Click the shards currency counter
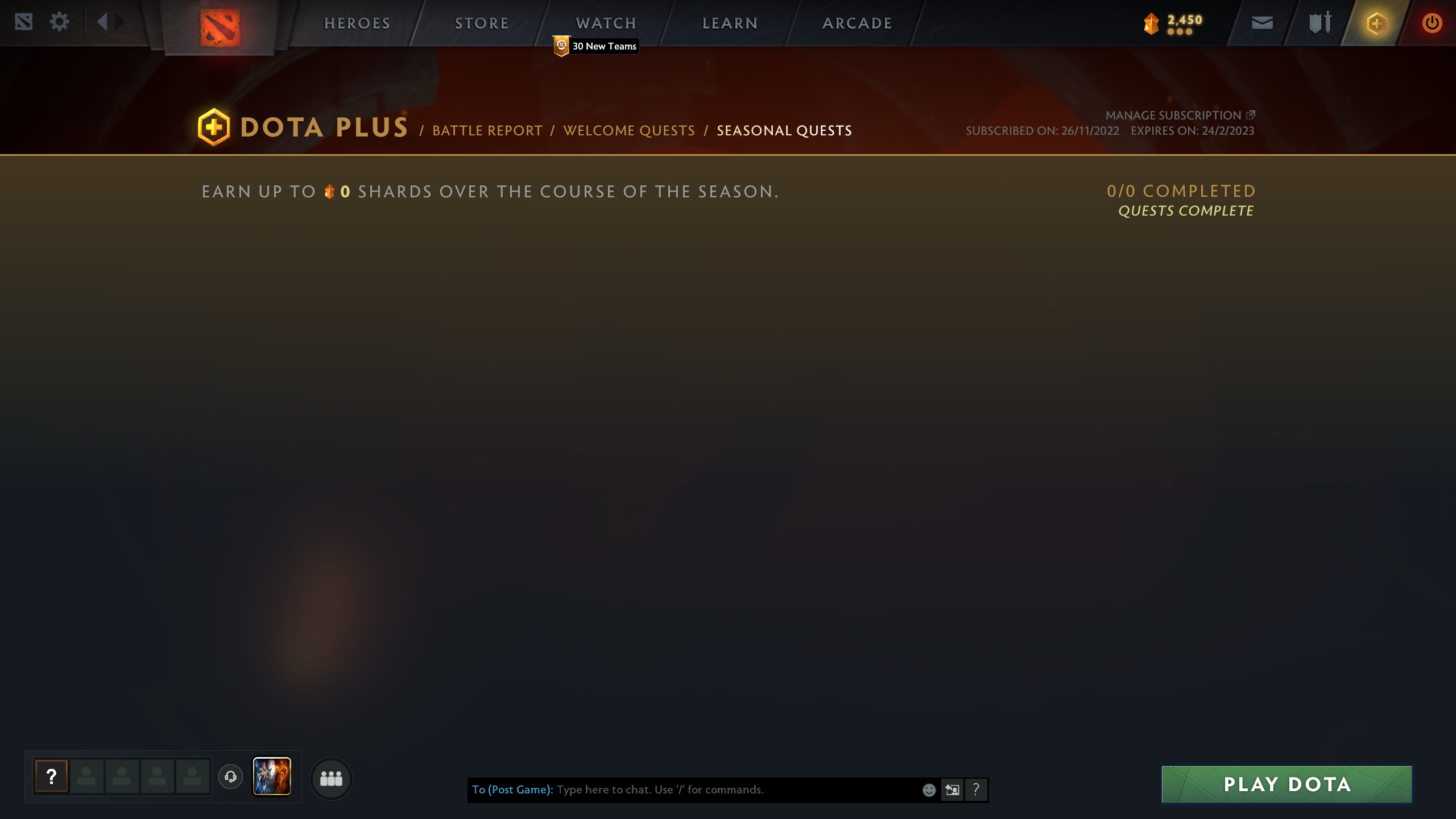Image resolution: width=1456 pixels, height=819 pixels. [1172, 22]
